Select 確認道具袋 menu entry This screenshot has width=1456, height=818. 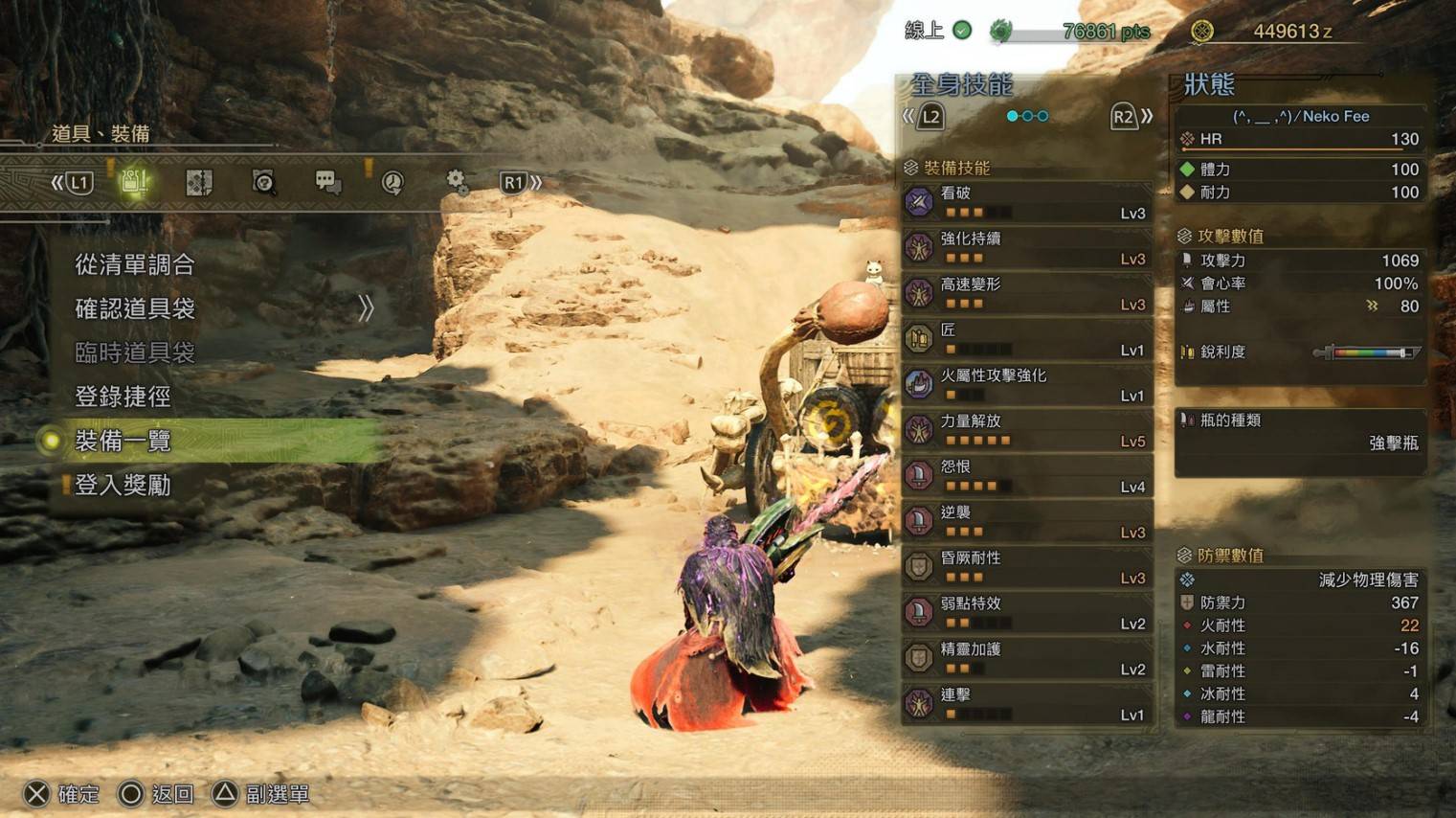tap(135, 308)
